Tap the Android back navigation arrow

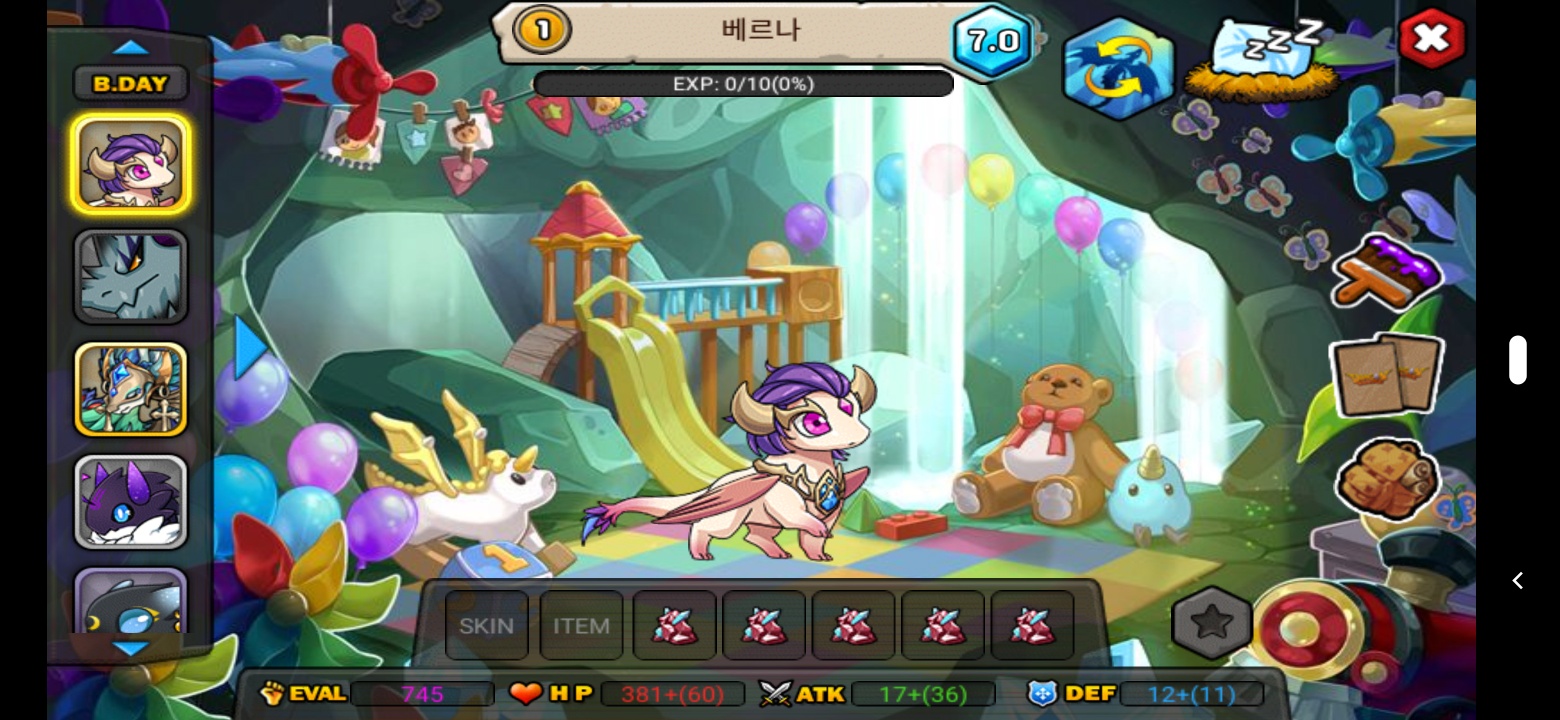(1517, 581)
